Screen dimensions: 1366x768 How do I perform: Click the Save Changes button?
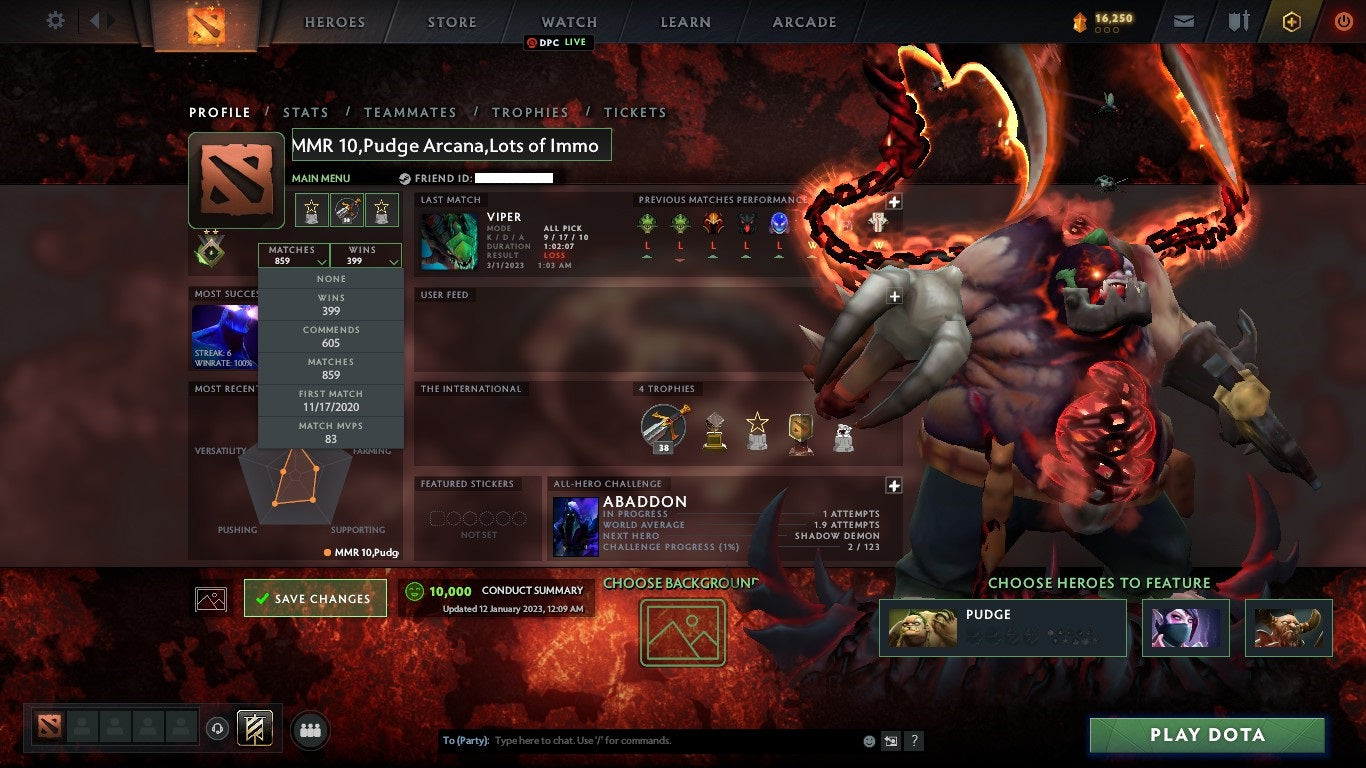[x=315, y=597]
